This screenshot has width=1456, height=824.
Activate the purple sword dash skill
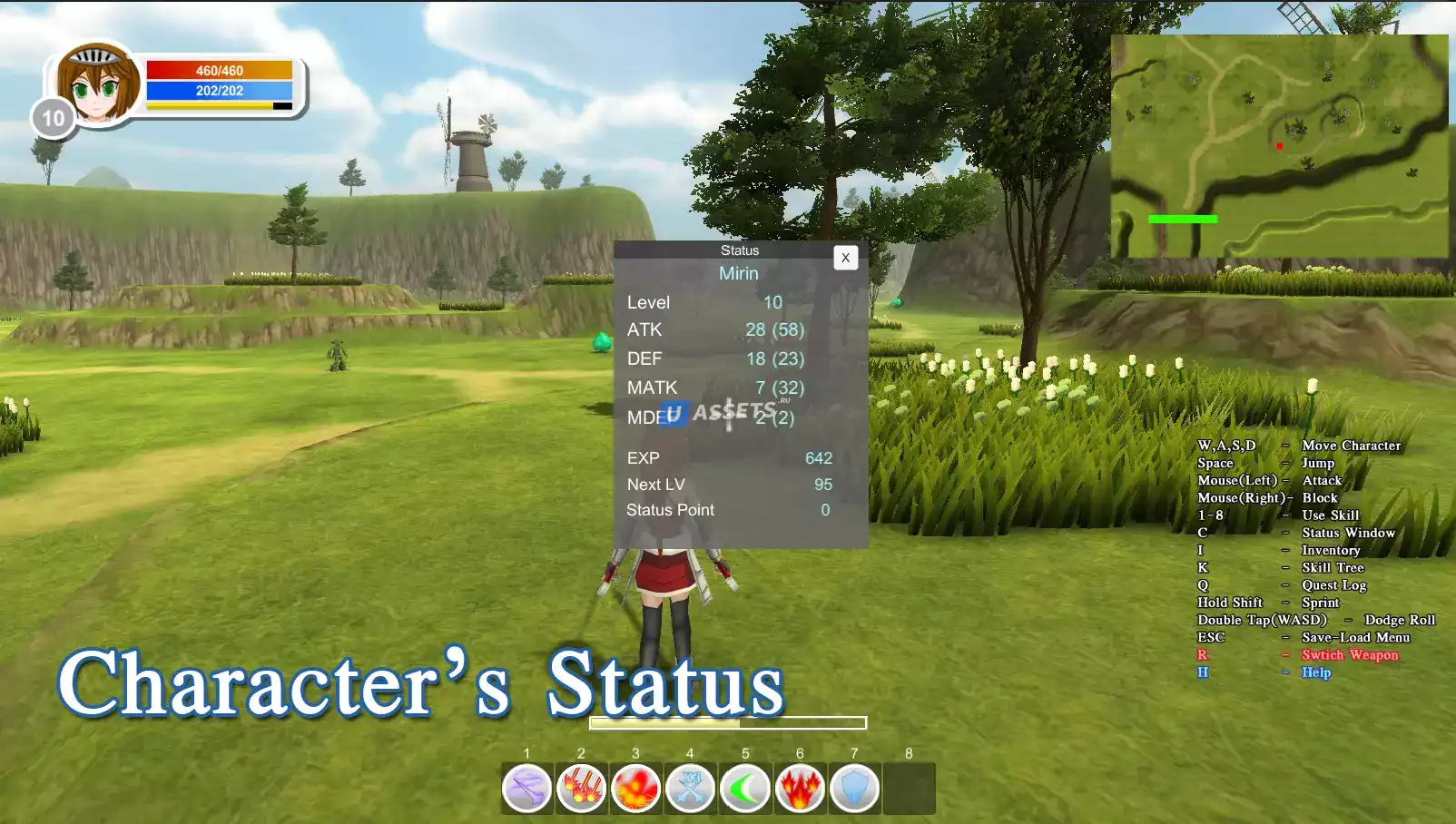(526, 788)
